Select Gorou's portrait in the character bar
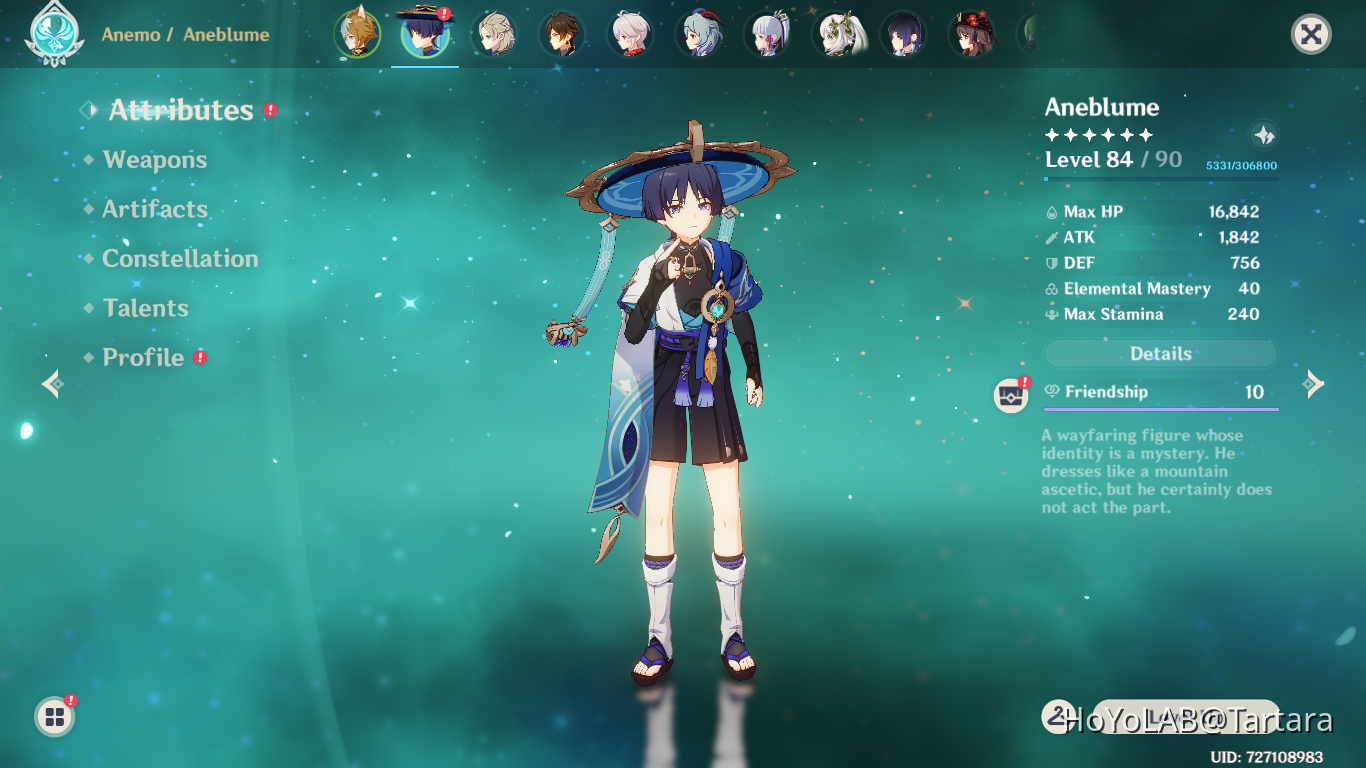Screen dimensions: 1366x768 (x=357, y=34)
